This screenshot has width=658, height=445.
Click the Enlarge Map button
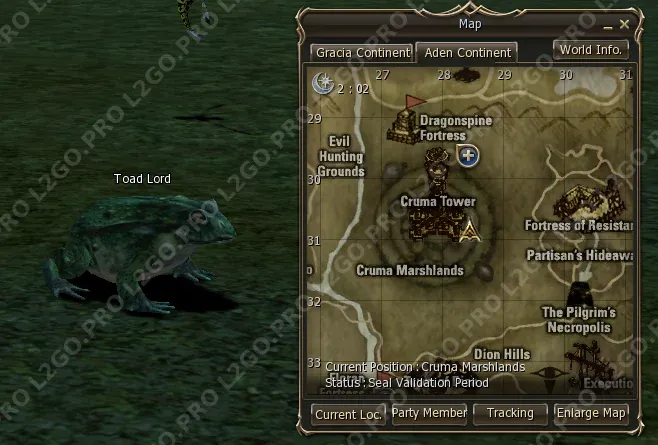click(x=592, y=413)
